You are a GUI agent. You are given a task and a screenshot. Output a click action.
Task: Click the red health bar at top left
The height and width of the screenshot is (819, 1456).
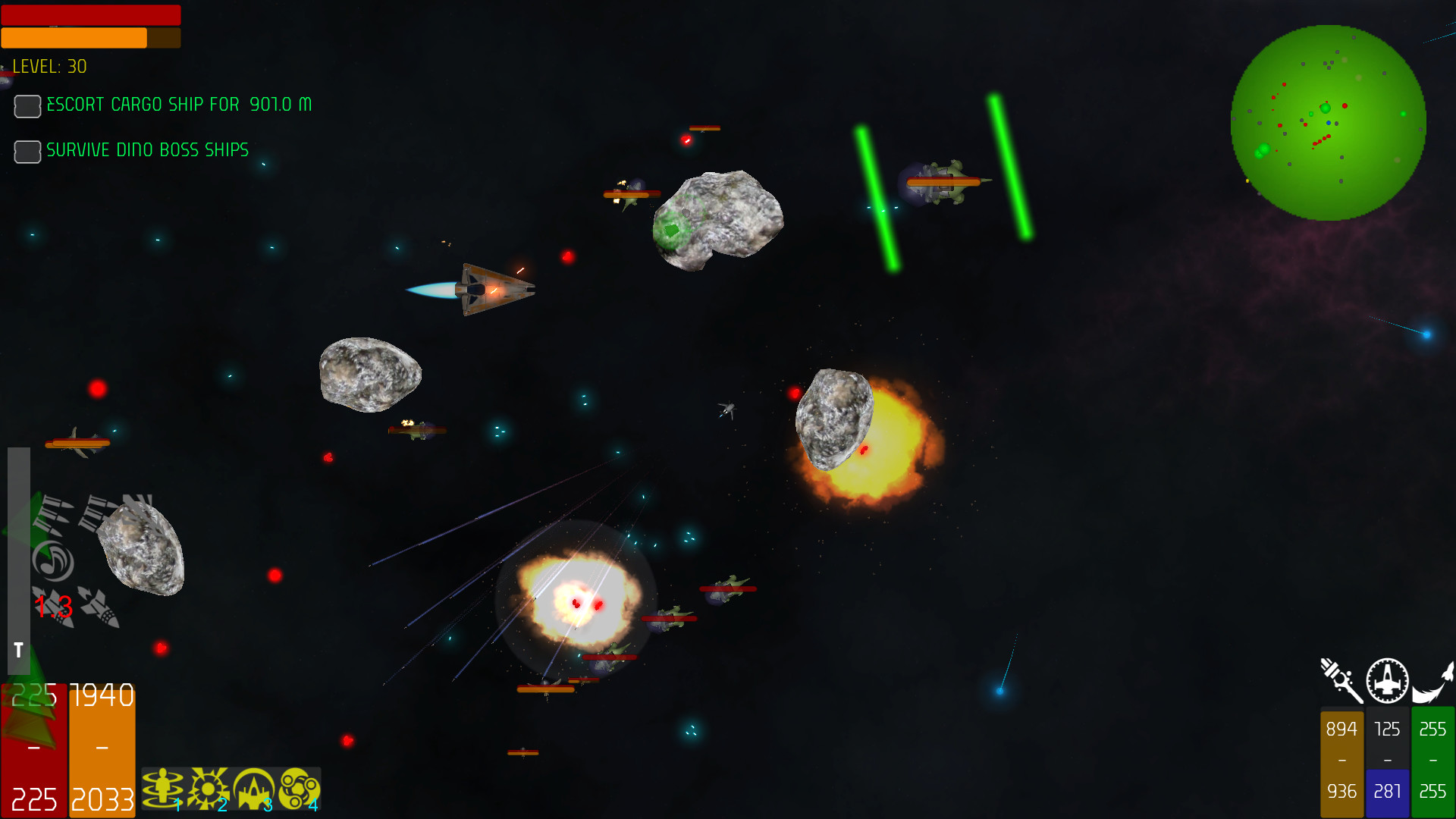[x=91, y=15]
